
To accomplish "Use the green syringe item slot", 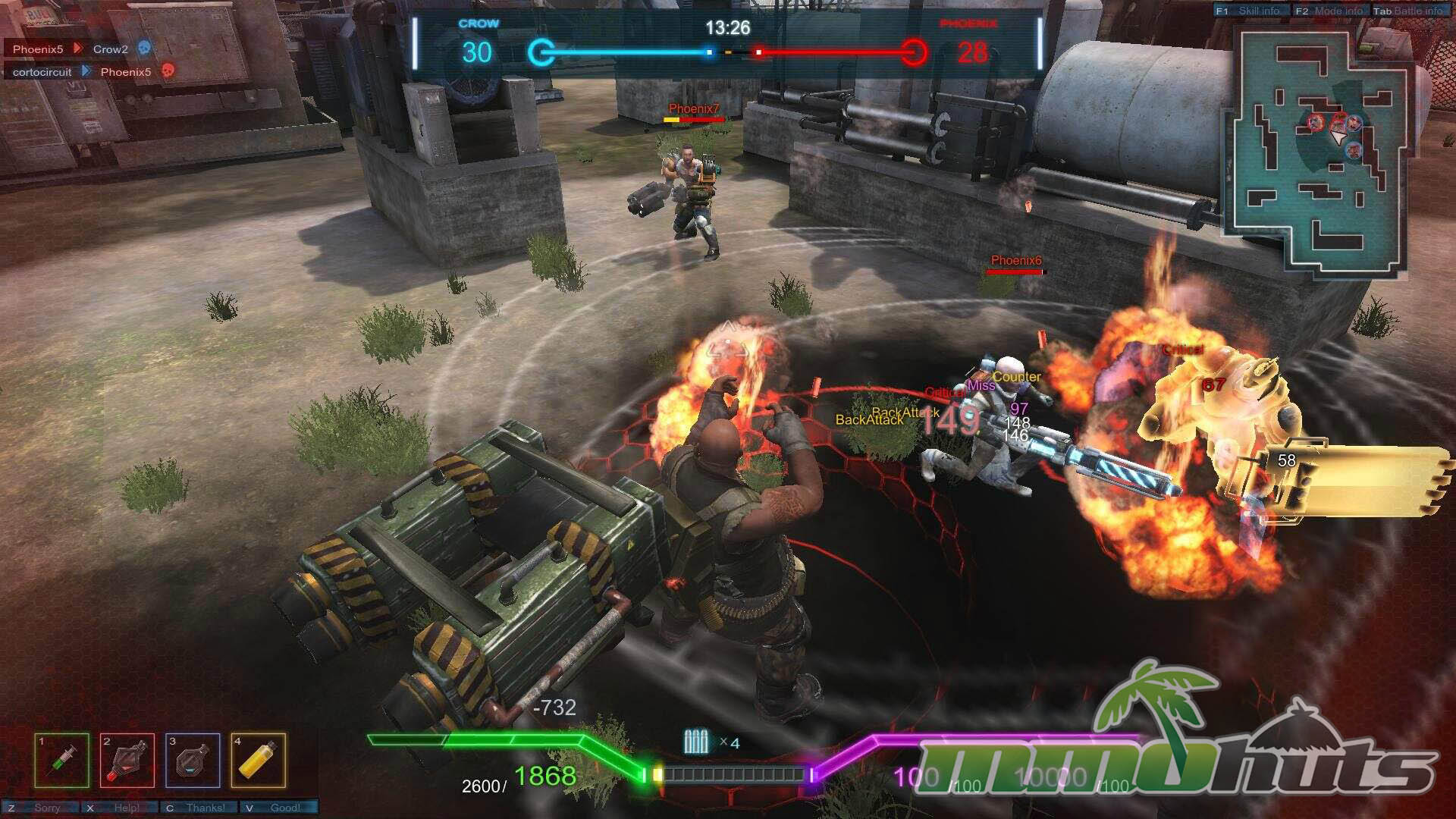I will pos(62,760).
